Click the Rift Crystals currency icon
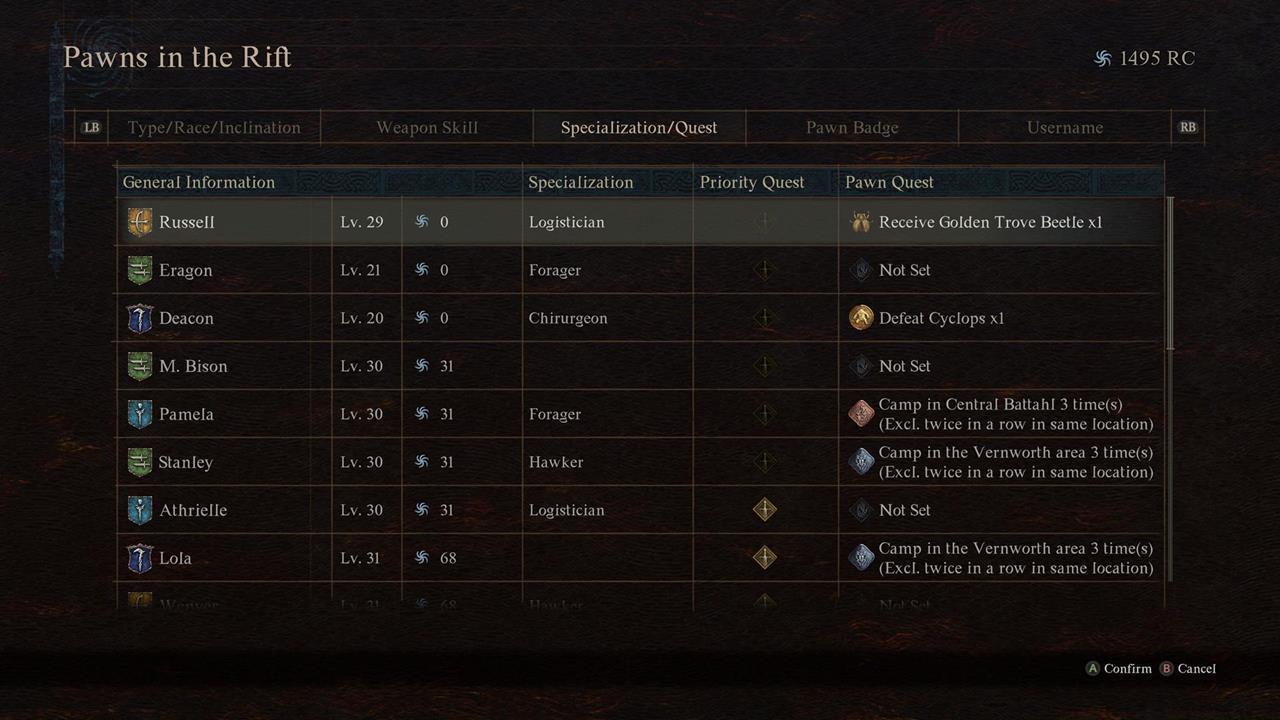The width and height of the screenshot is (1280, 720). [x=1104, y=58]
